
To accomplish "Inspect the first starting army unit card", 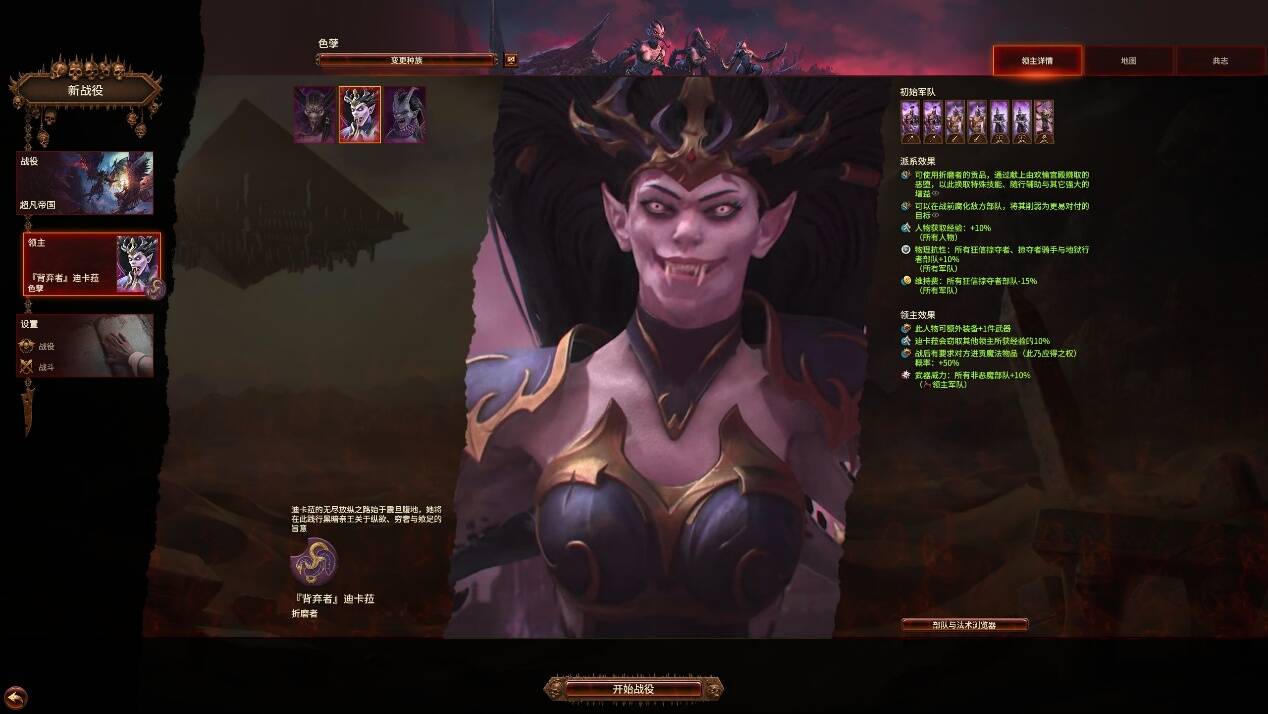I will point(910,122).
